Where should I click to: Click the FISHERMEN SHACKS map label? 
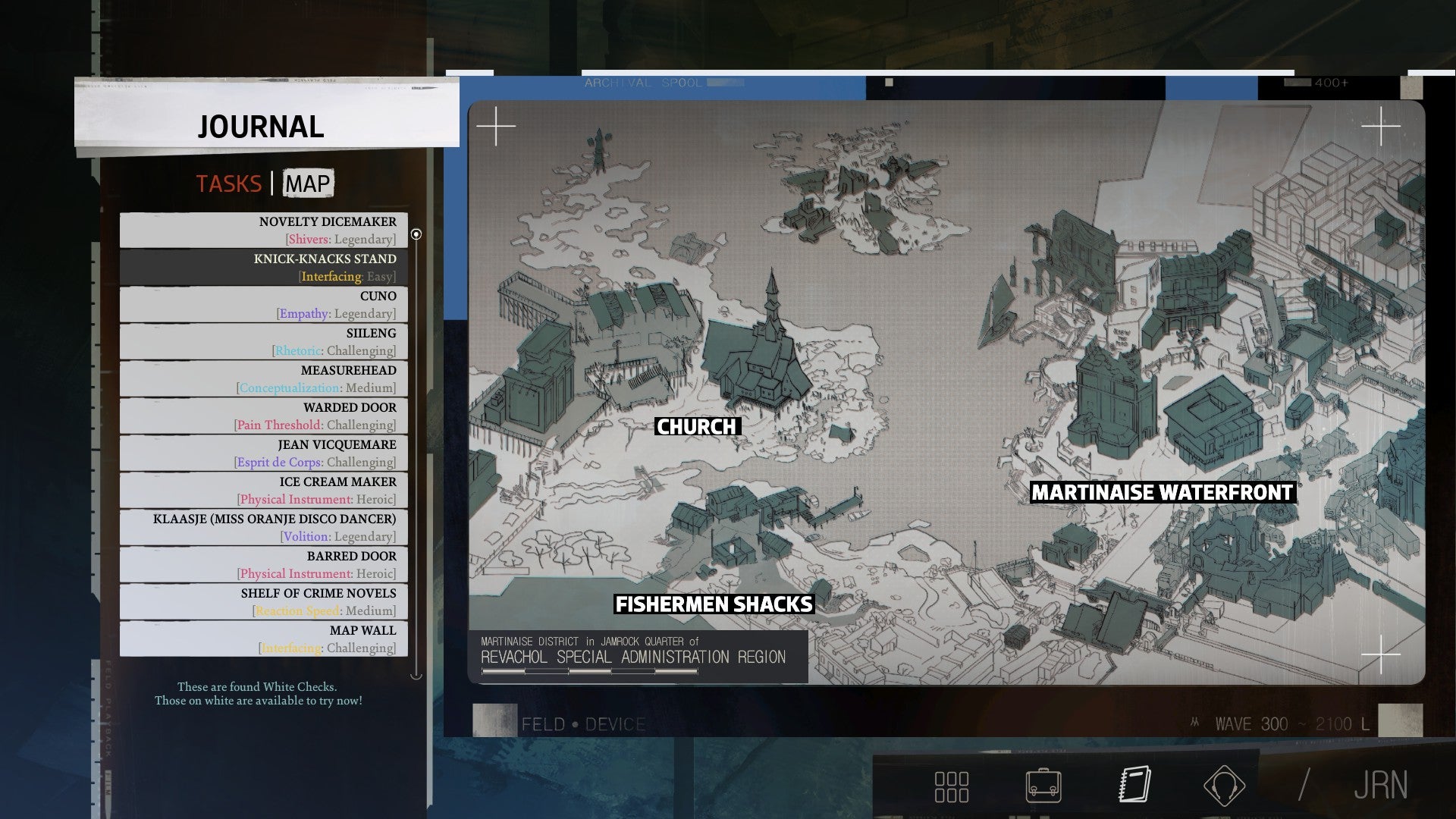tap(714, 605)
